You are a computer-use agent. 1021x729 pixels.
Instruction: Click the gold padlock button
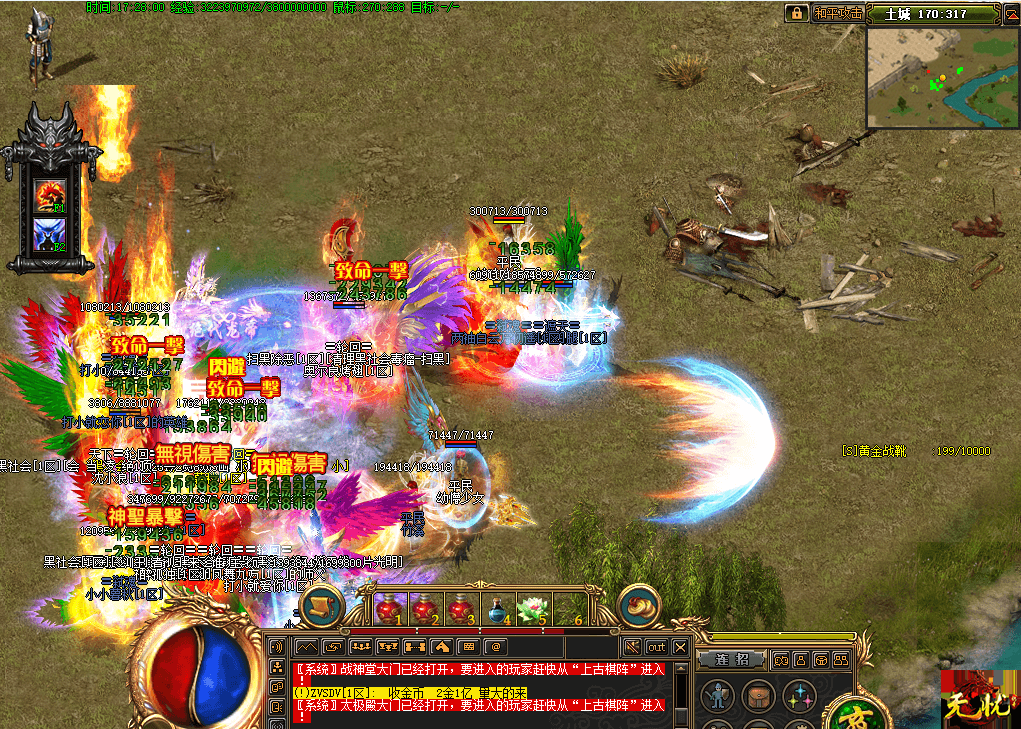coord(796,13)
